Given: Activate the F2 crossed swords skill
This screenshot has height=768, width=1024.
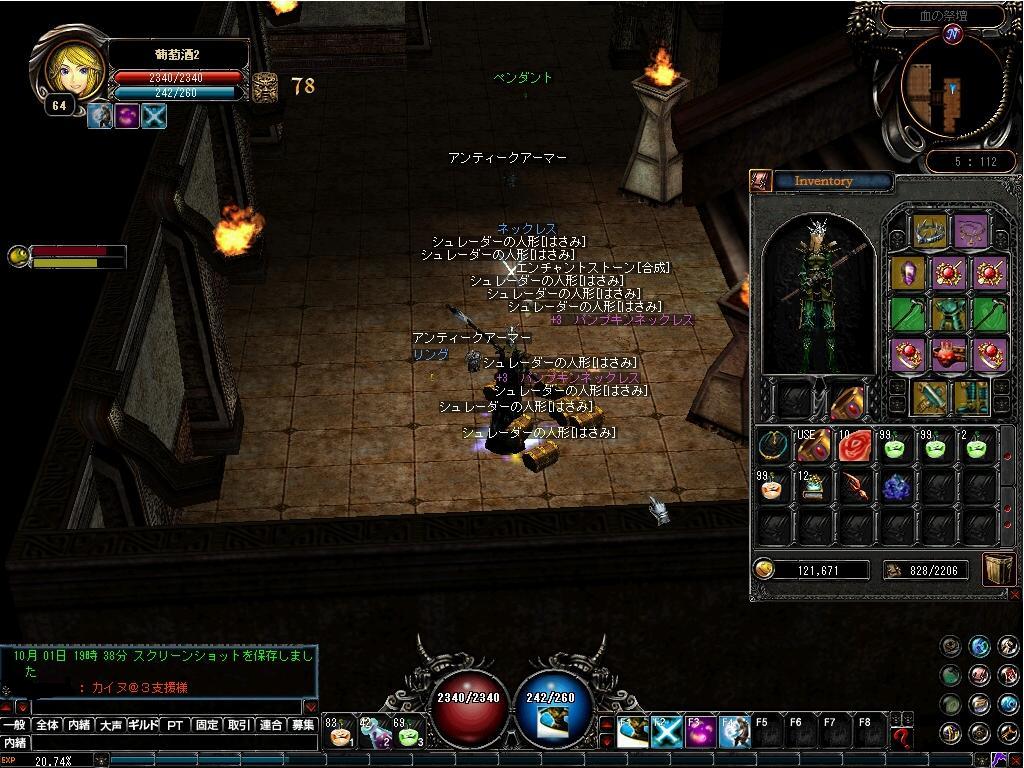Looking at the screenshot, I should [667, 732].
